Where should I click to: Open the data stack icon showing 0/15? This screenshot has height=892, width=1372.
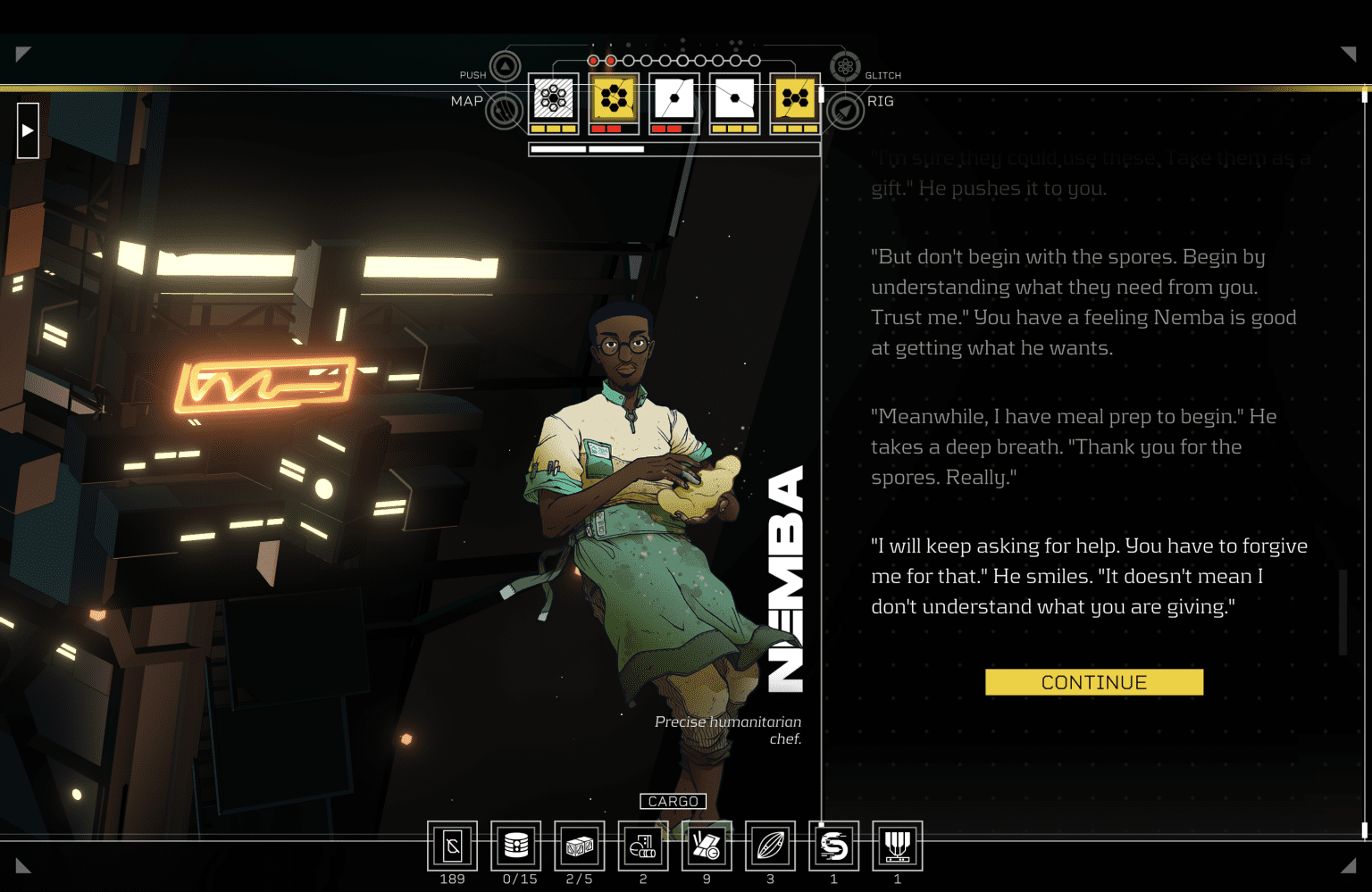click(516, 846)
